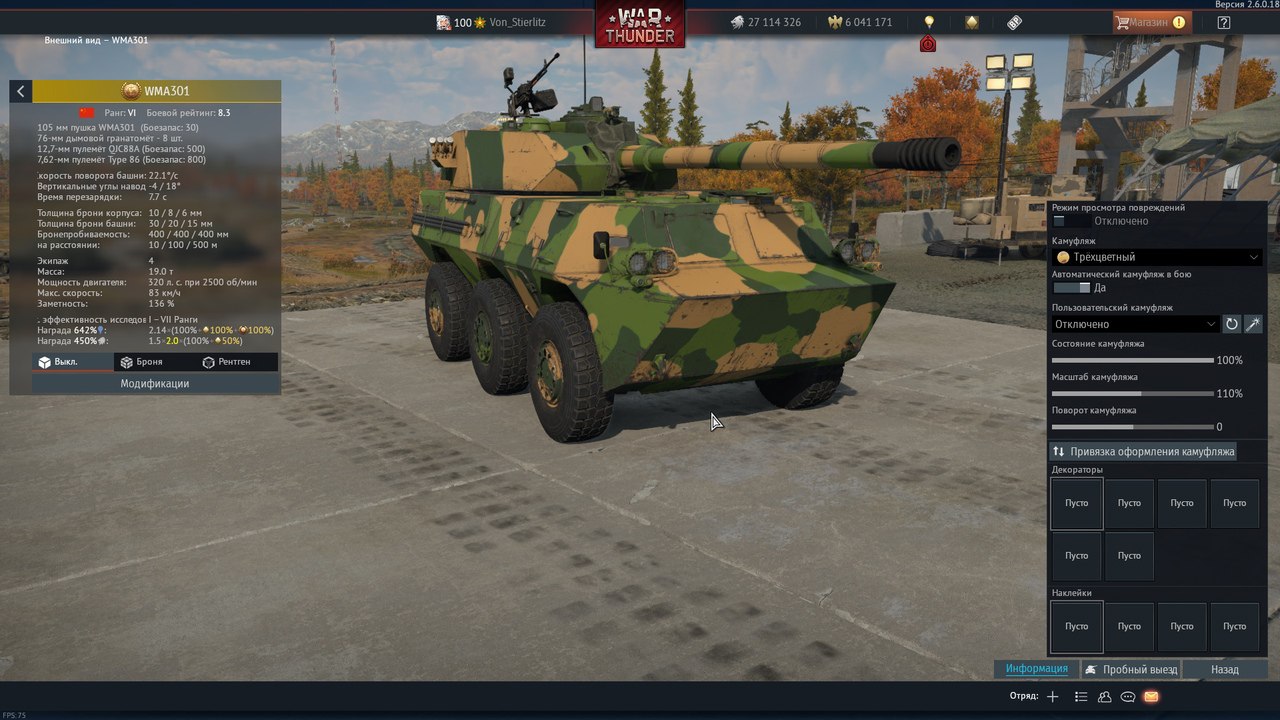Adjust the camouflage scale slider
Viewport: 1280px width, 720px height.
click(1141, 394)
